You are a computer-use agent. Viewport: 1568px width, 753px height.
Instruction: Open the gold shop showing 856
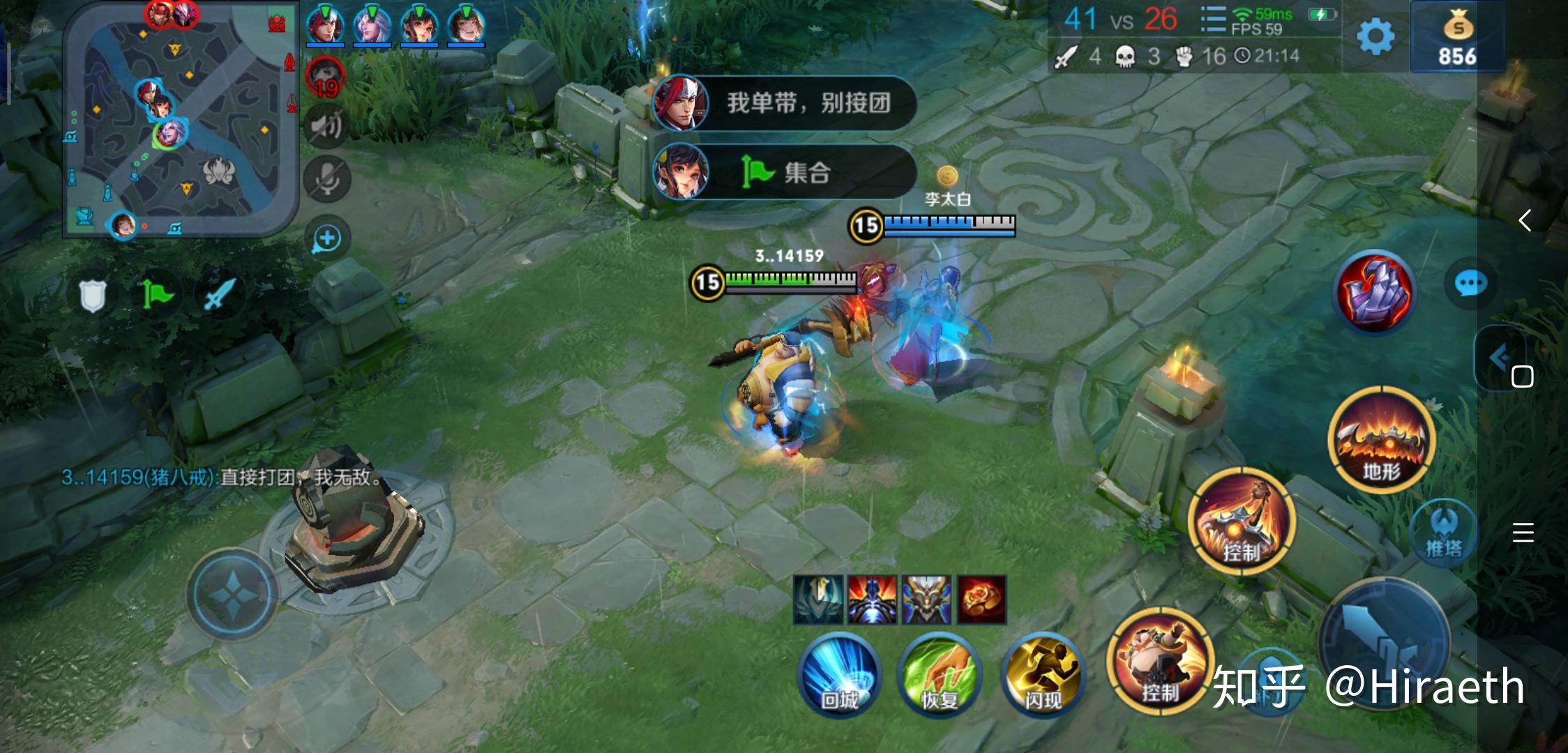point(1456,36)
